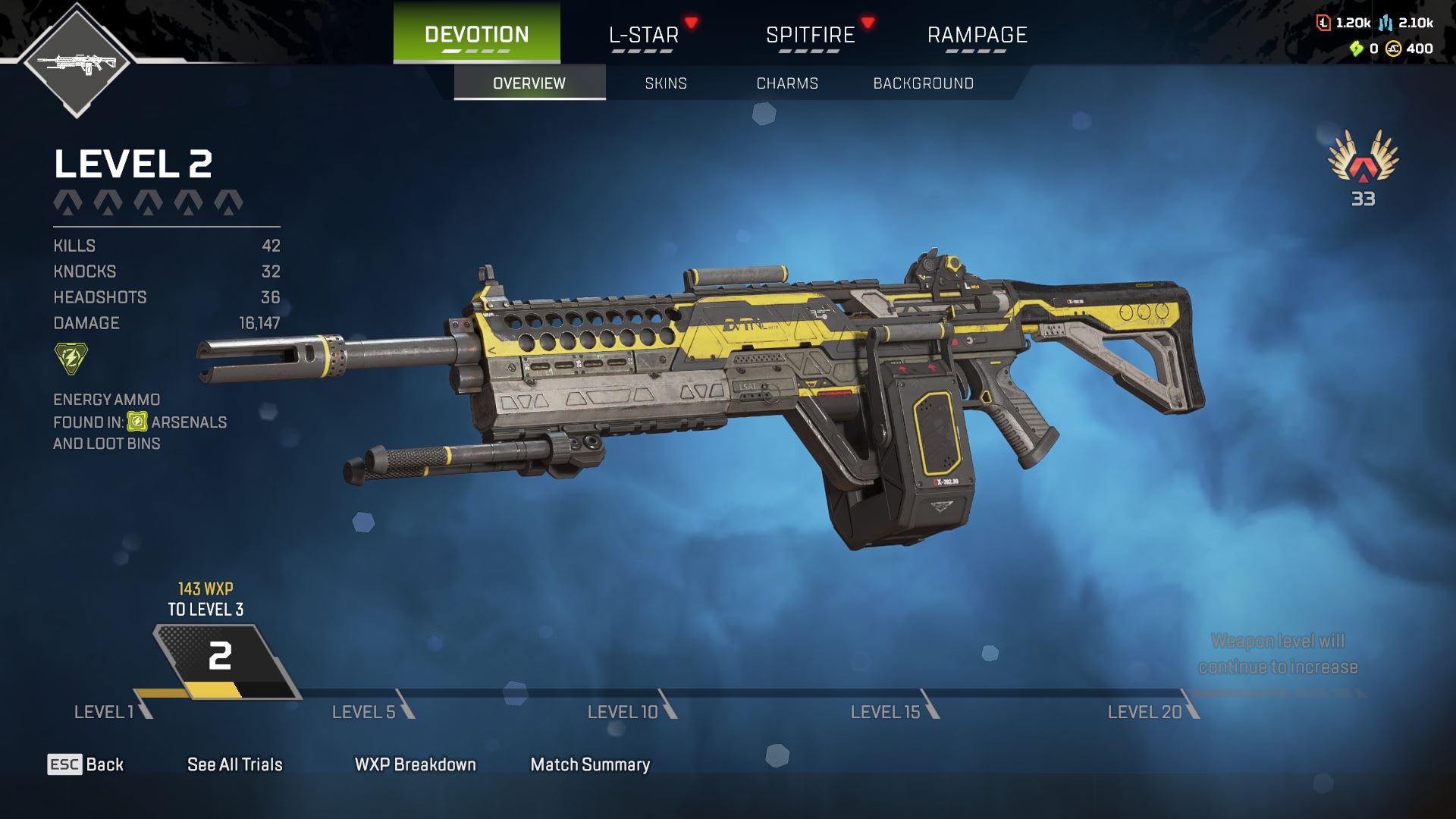Select the account level 33 badge
1456x819 pixels.
[x=1363, y=168]
